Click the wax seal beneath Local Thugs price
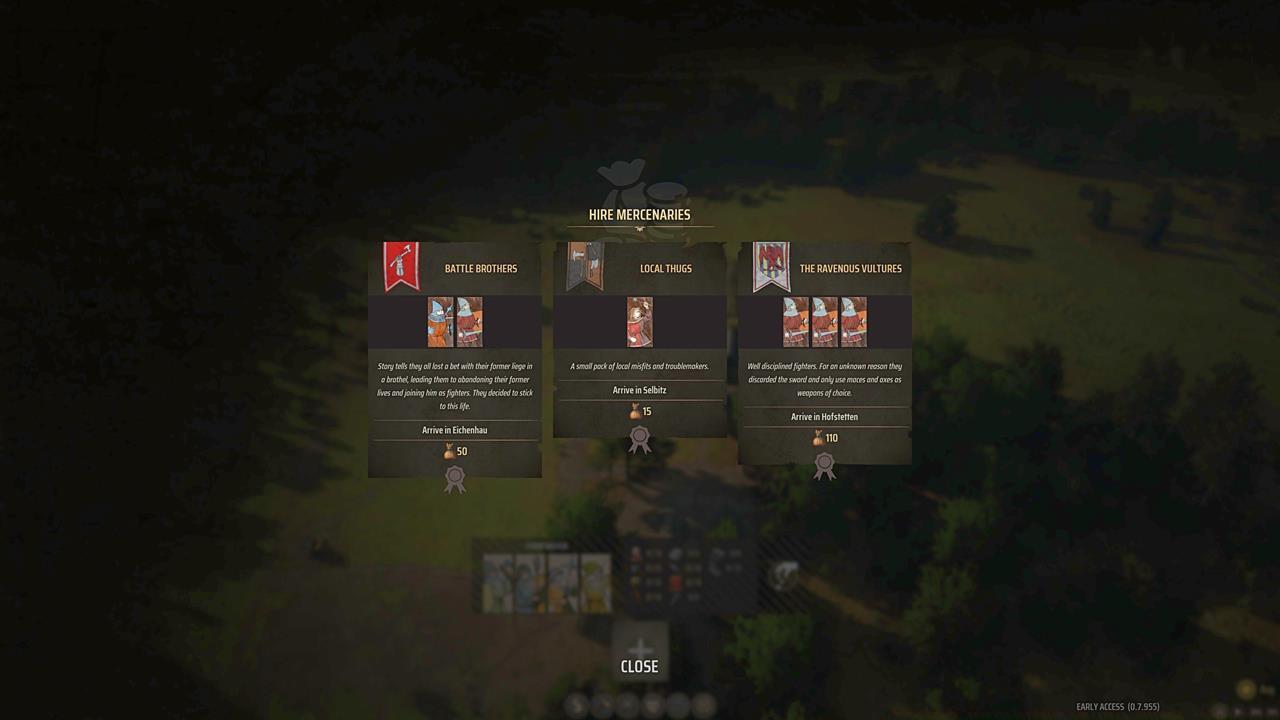 coord(639,437)
